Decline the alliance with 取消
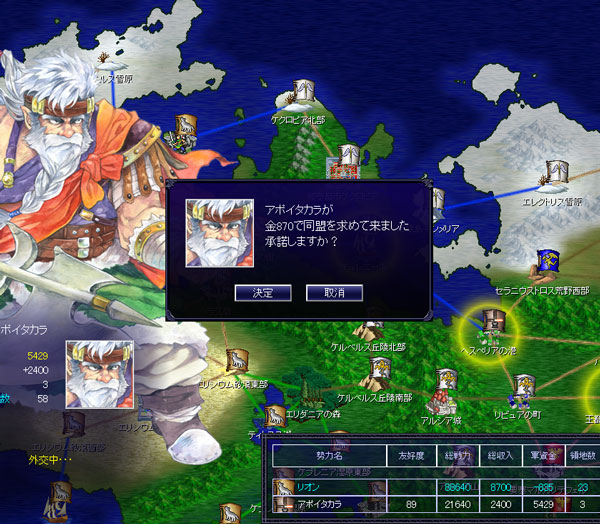Viewport: 600px width, 524px height. coord(333,293)
